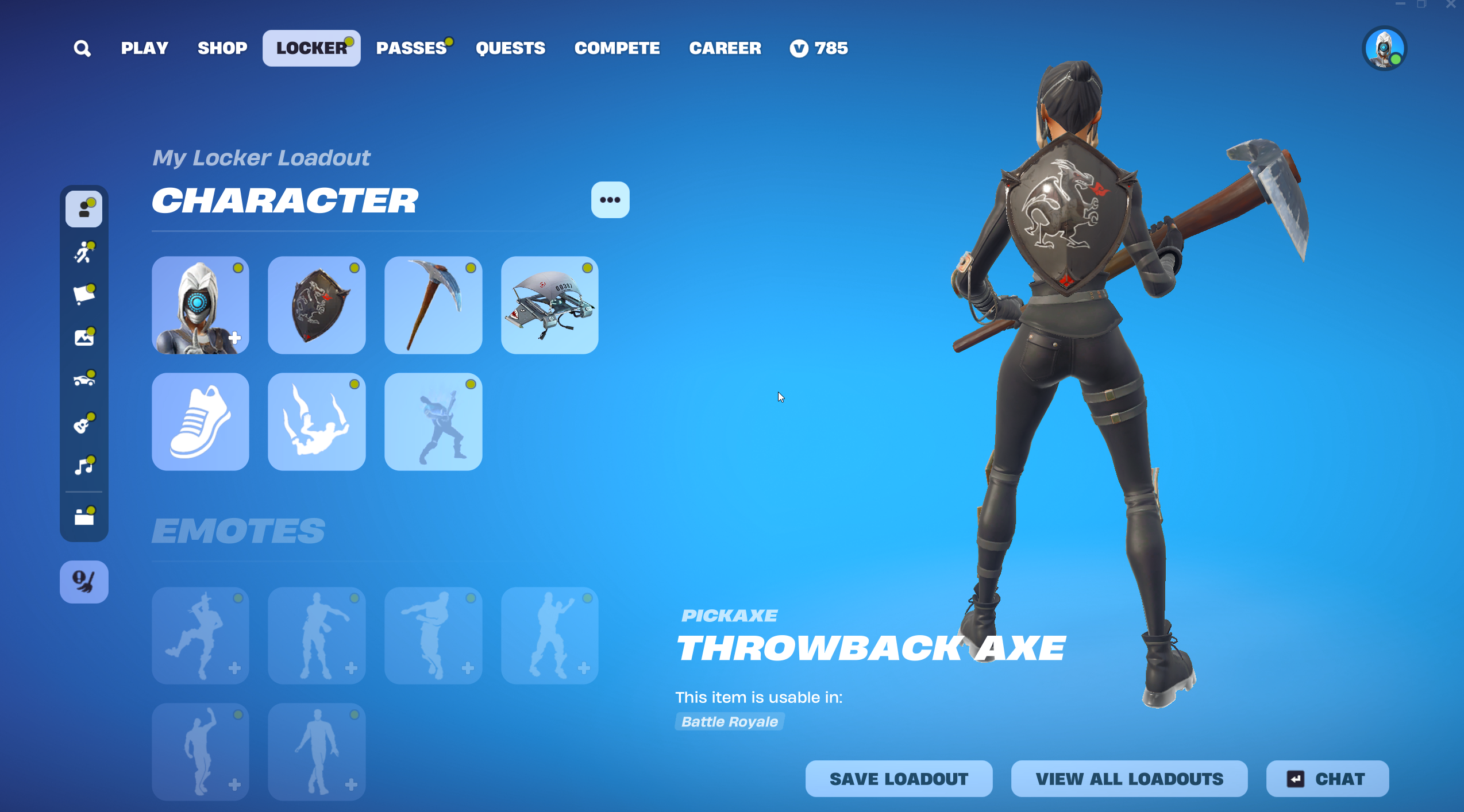This screenshot has height=812, width=1464.
Task: Select the glider slot
Action: click(550, 305)
